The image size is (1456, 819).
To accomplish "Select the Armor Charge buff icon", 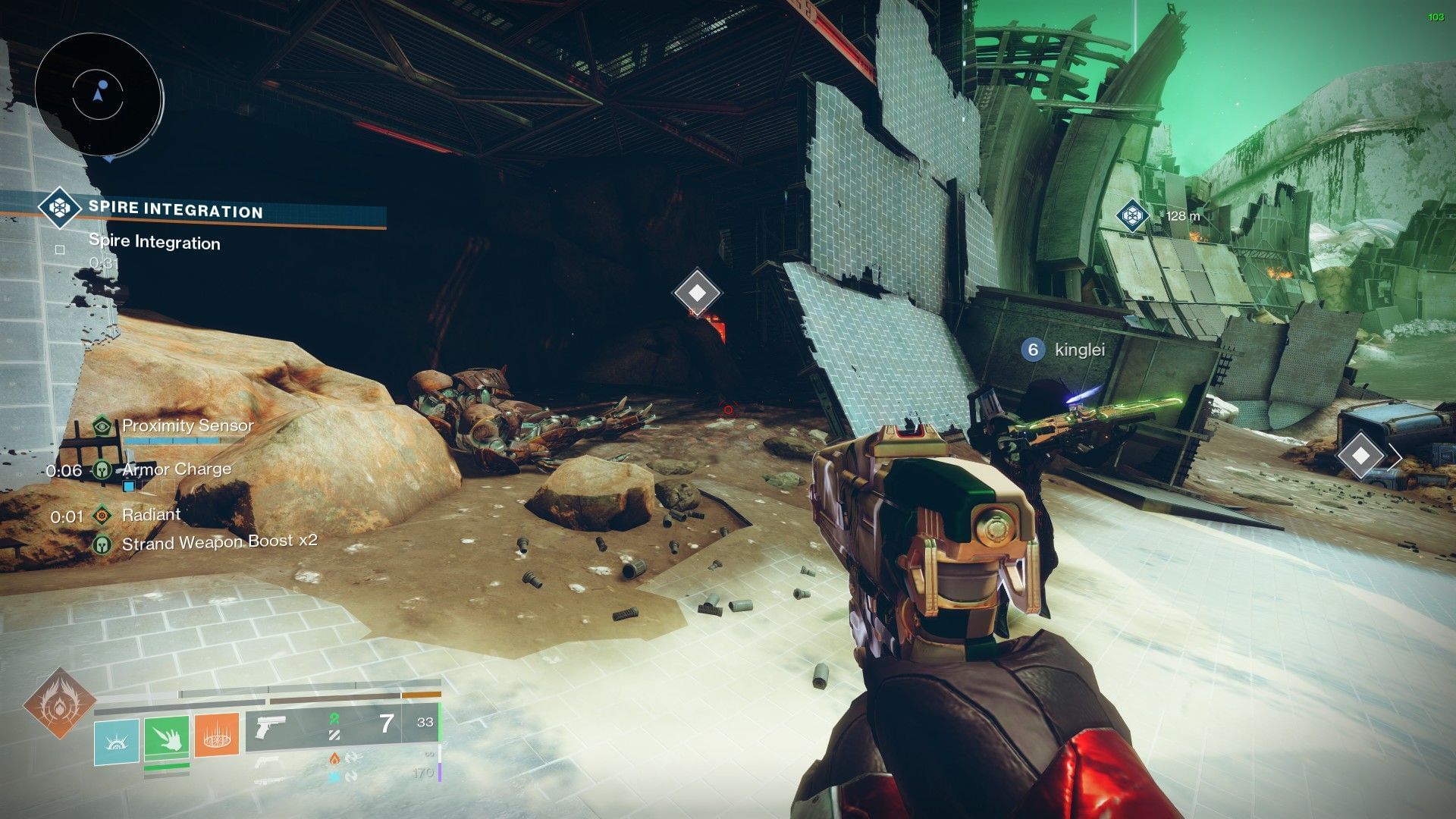I will click(102, 470).
